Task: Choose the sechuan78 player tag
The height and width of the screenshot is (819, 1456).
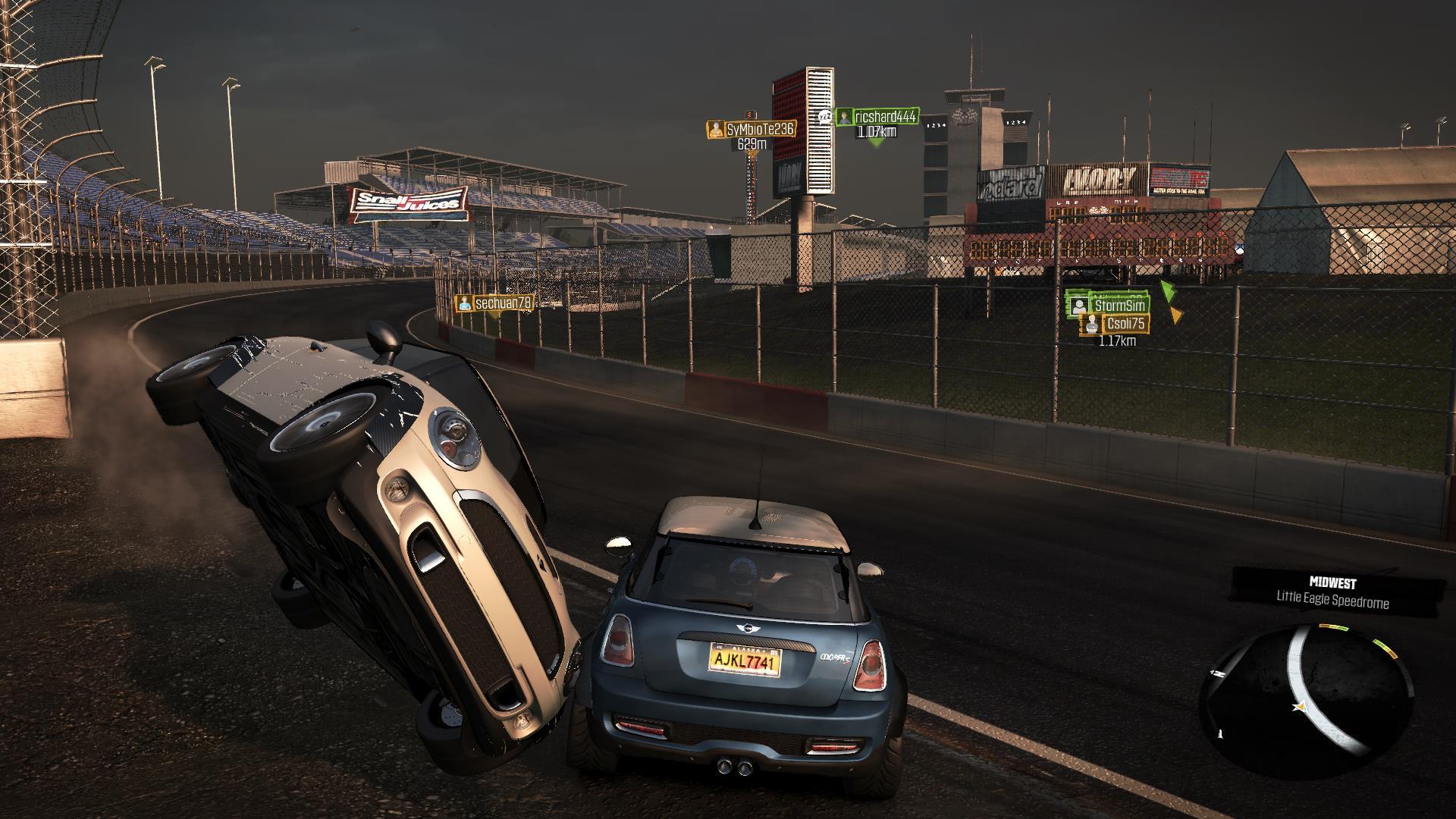Action: (x=494, y=303)
